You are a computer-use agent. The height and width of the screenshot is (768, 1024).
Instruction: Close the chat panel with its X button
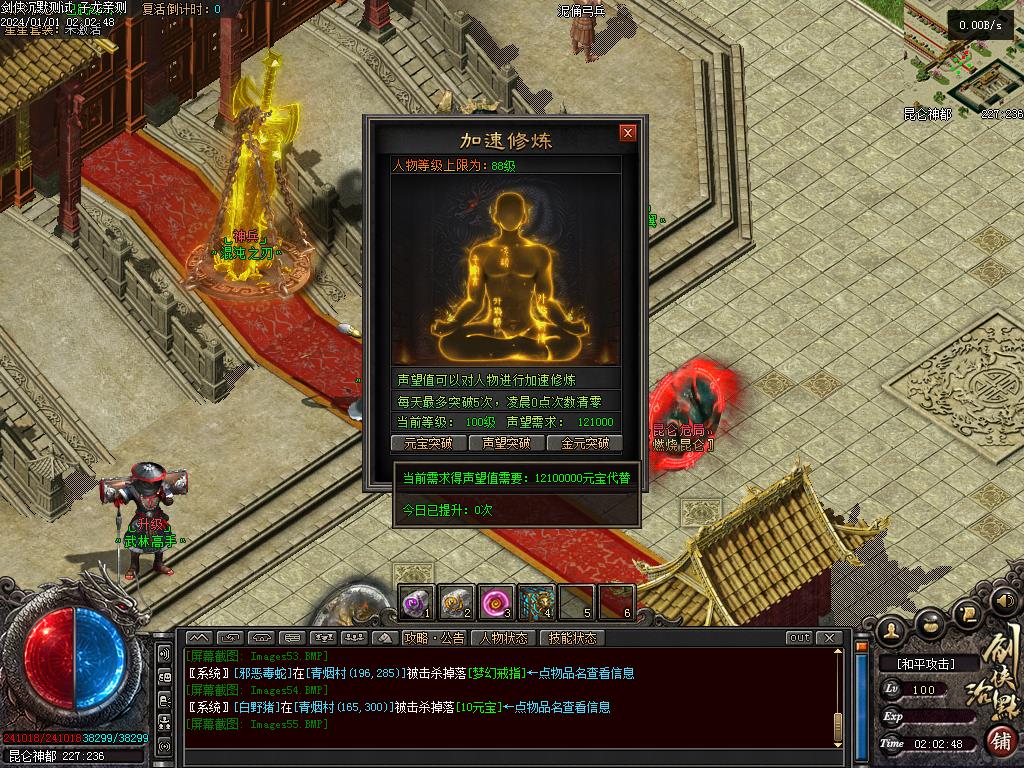click(x=828, y=638)
